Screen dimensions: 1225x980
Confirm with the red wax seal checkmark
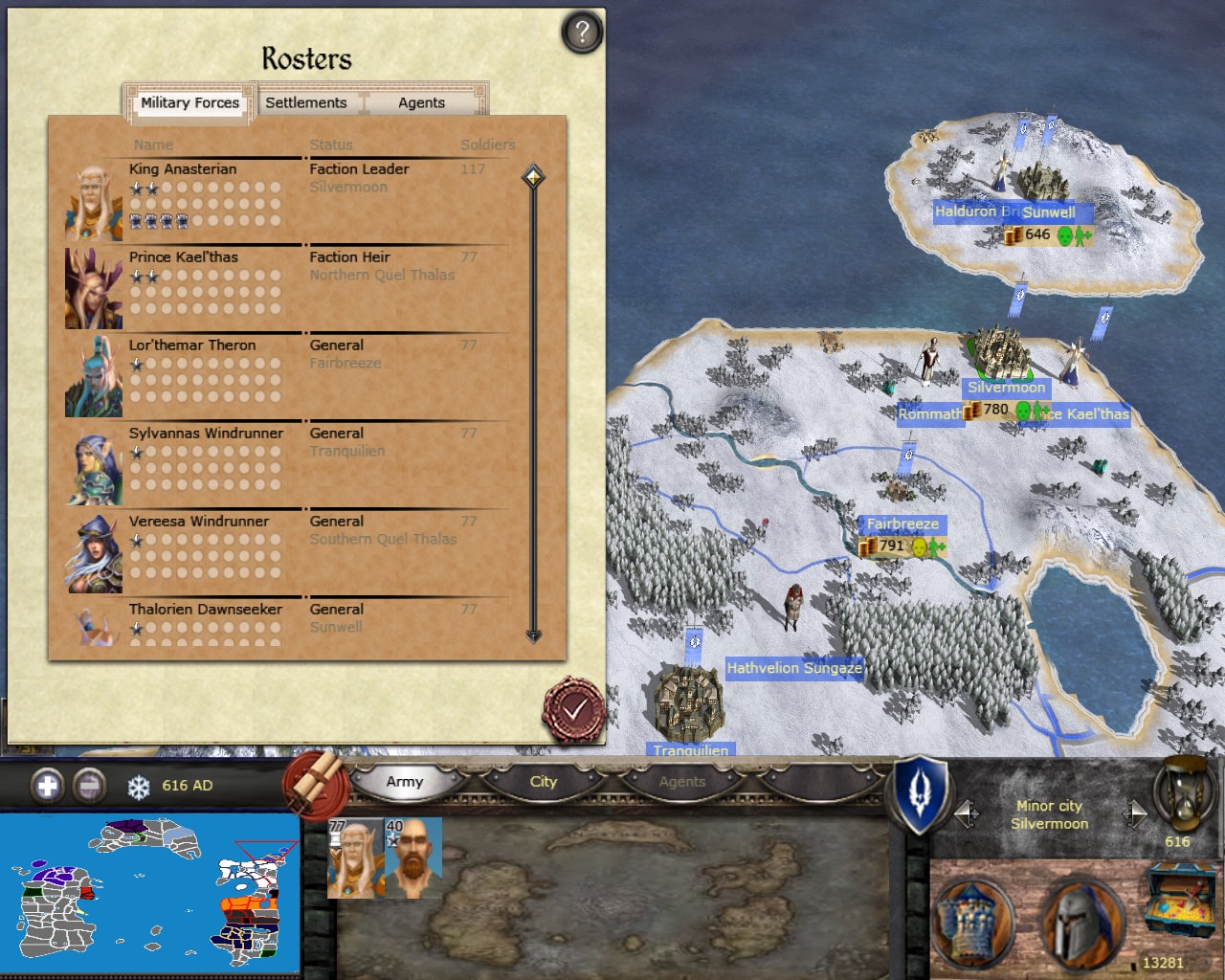(573, 710)
